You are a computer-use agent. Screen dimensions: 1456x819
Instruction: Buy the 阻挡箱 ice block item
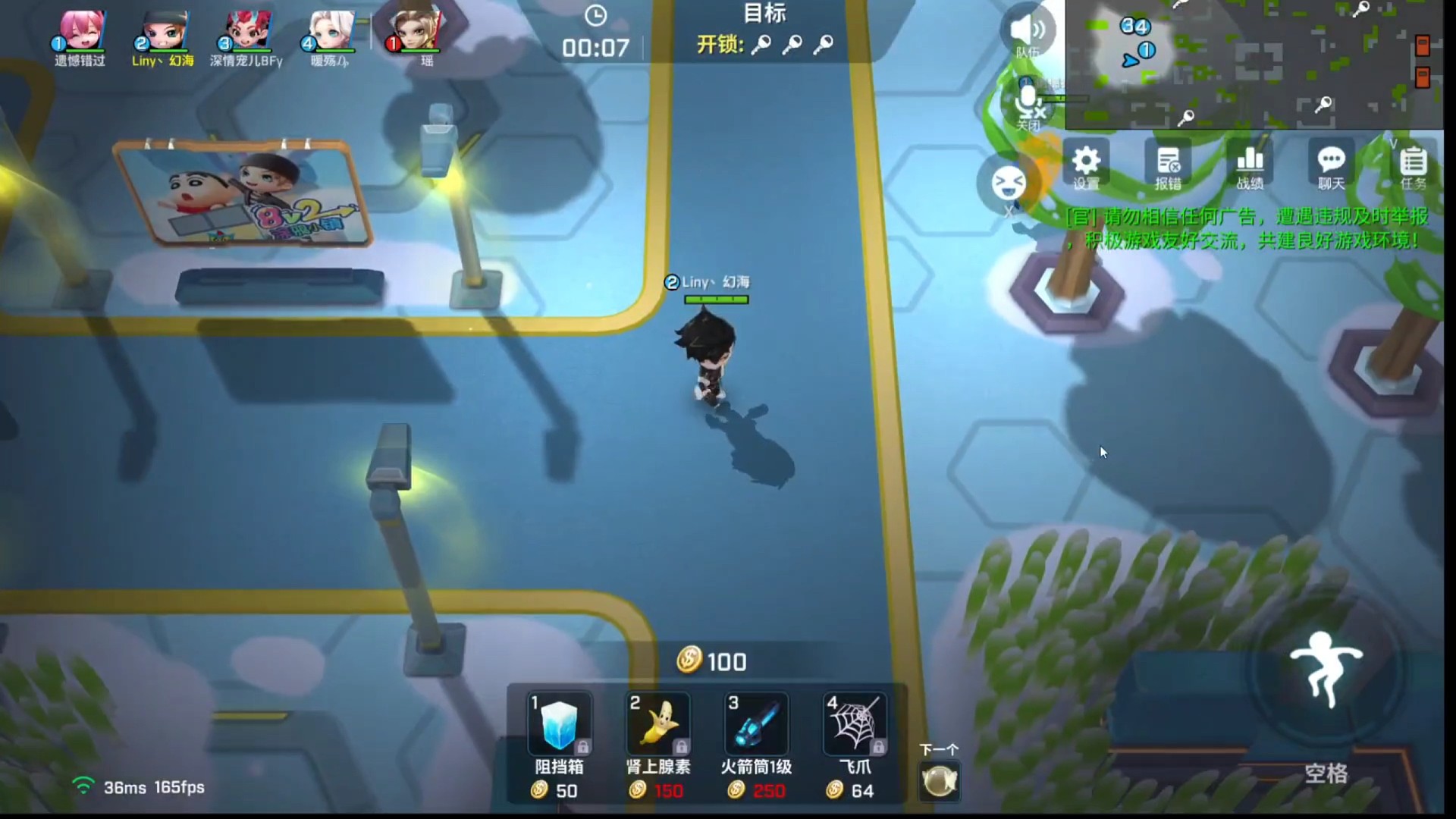(x=559, y=724)
